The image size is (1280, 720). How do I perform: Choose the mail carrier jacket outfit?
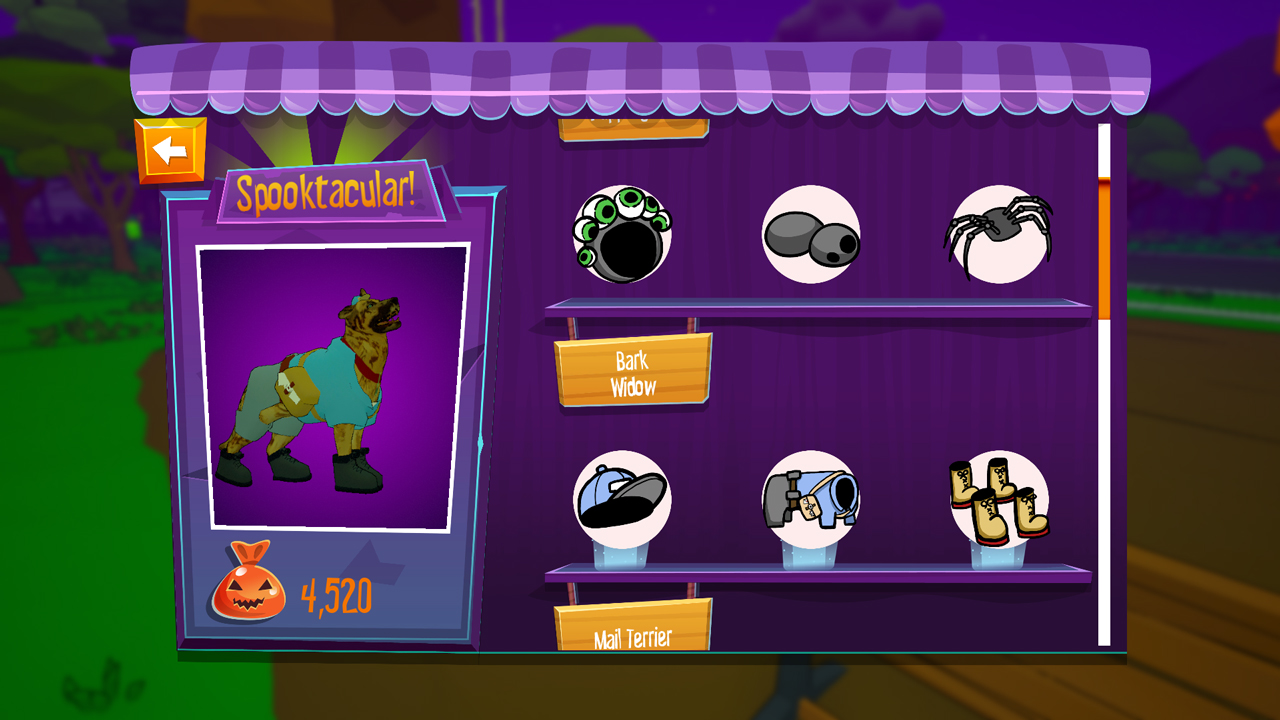[x=812, y=498]
